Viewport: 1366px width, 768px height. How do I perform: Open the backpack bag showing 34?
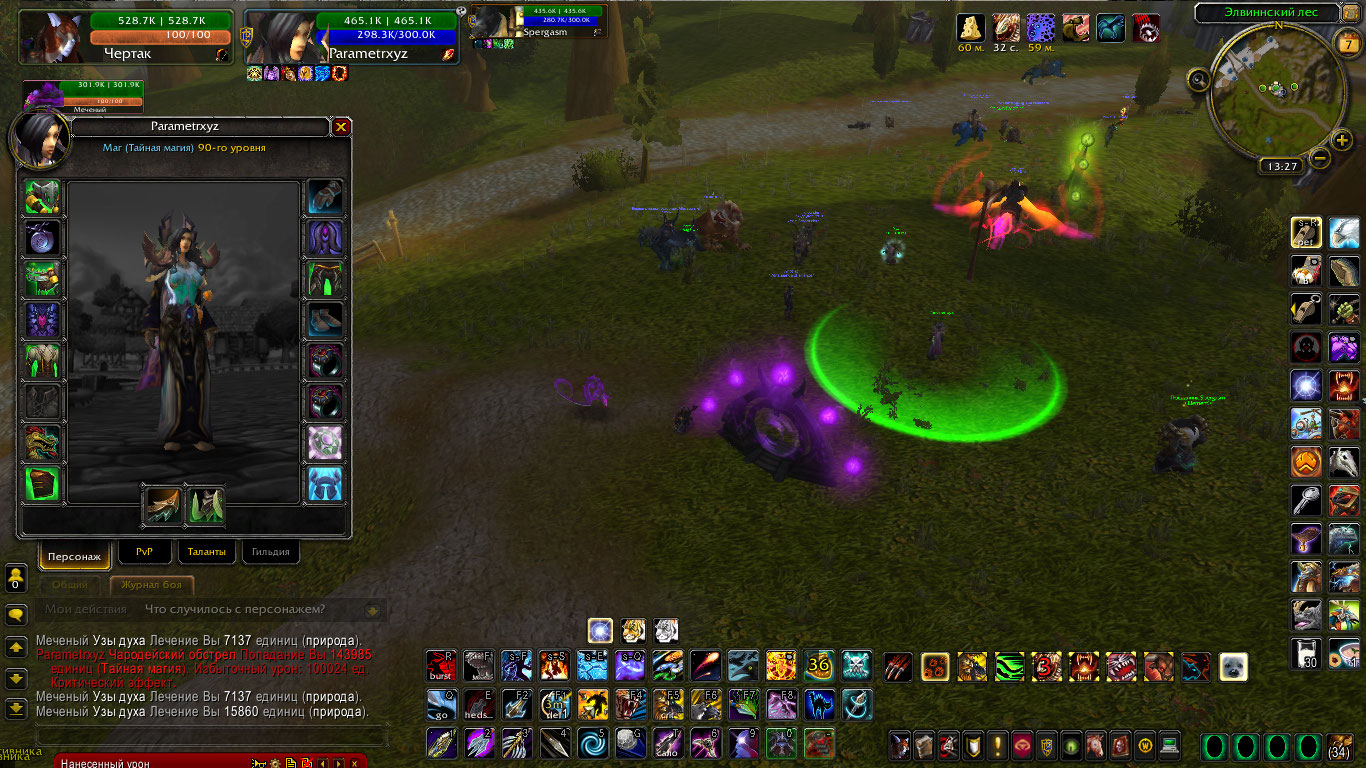tap(1339, 746)
